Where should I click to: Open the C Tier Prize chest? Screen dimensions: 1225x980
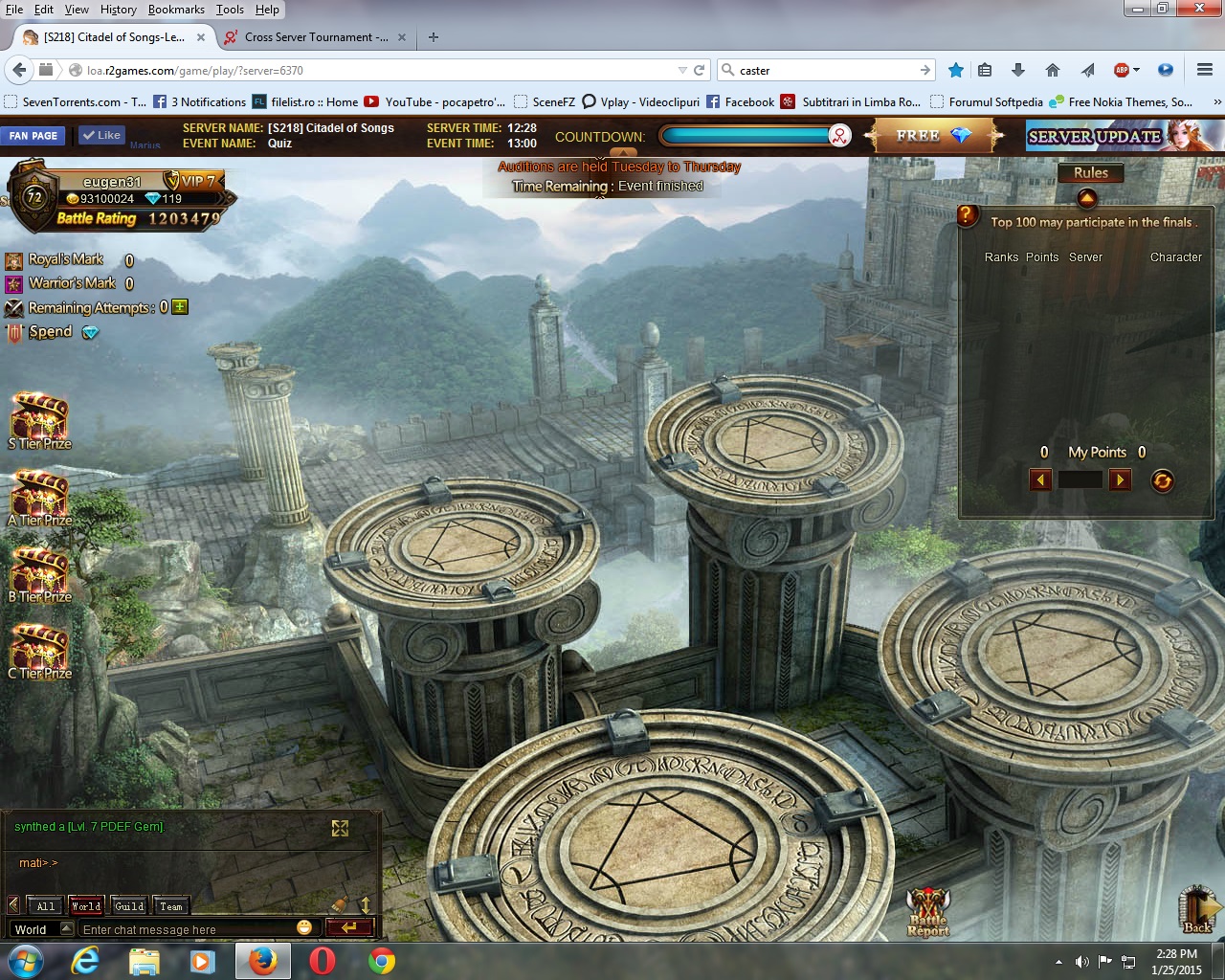click(39, 650)
